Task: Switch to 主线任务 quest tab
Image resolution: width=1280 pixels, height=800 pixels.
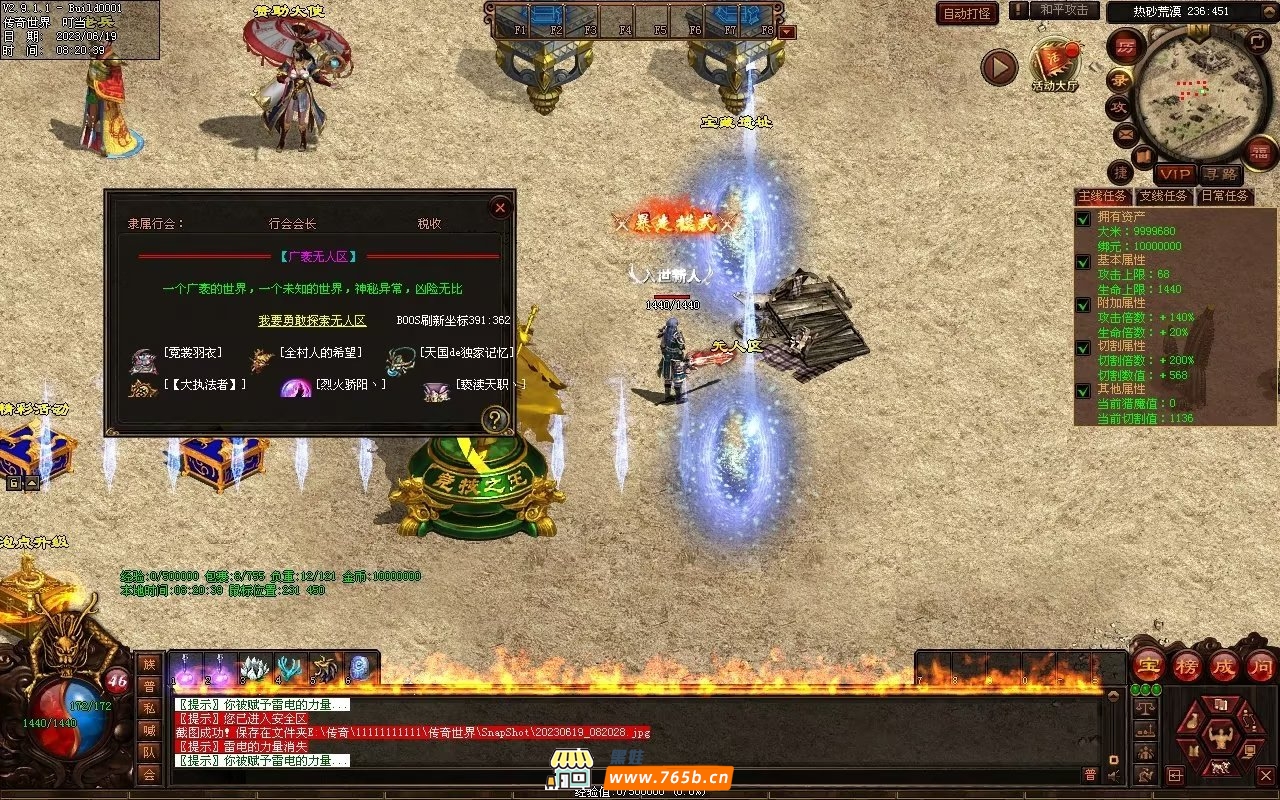Action: [1103, 196]
